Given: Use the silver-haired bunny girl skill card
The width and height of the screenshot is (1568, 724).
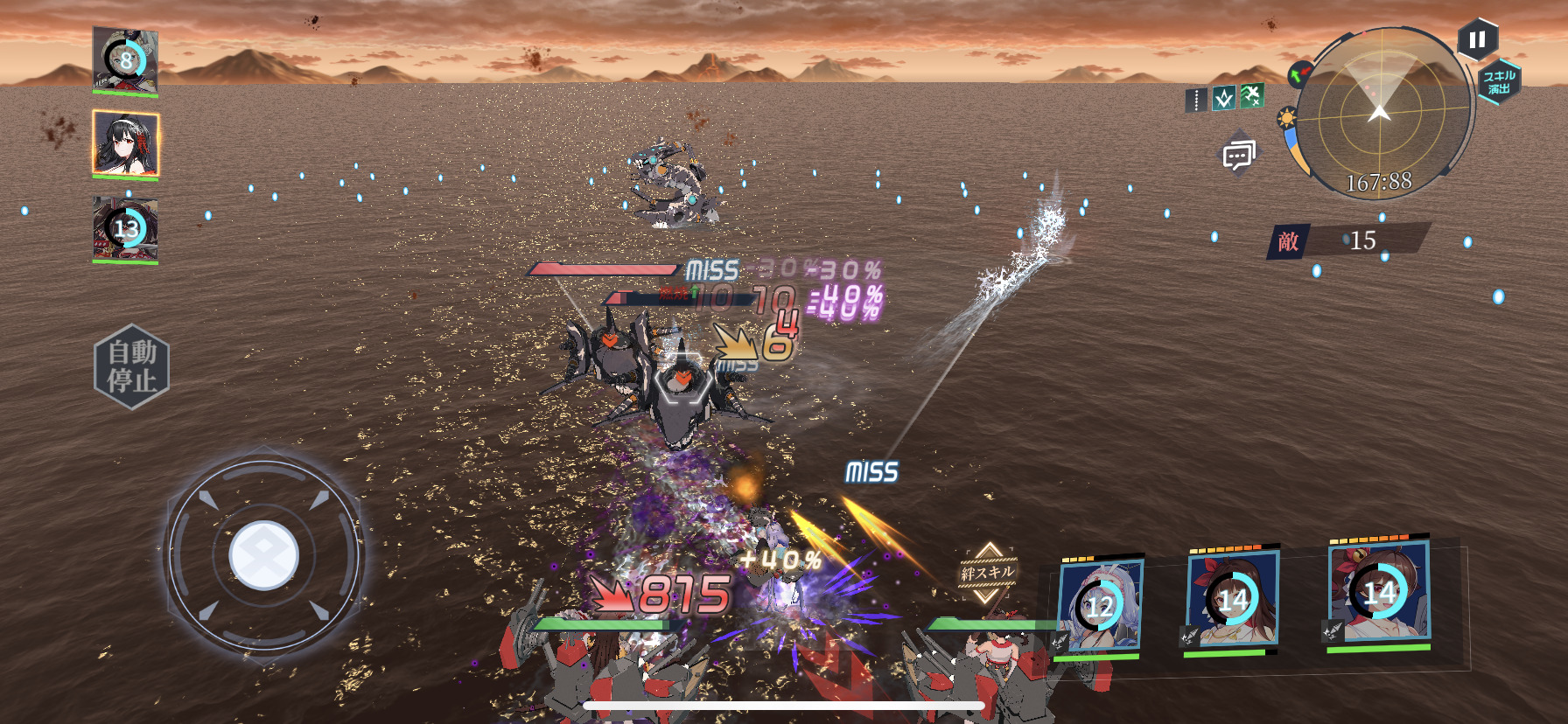Looking at the screenshot, I should (1099, 604).
